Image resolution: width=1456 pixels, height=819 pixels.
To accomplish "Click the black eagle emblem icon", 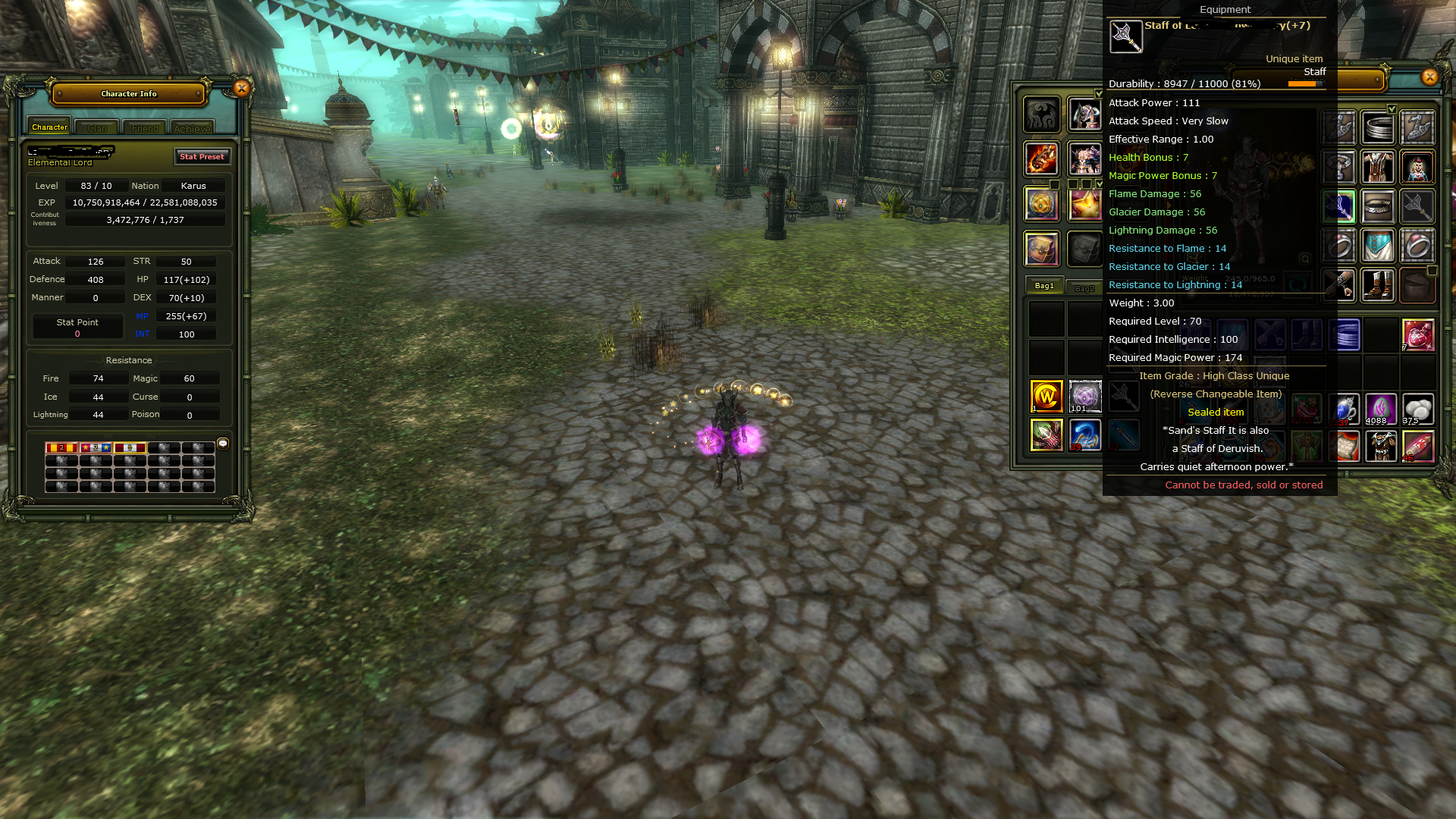I will pyautogui.click(x=1042, y=116).
